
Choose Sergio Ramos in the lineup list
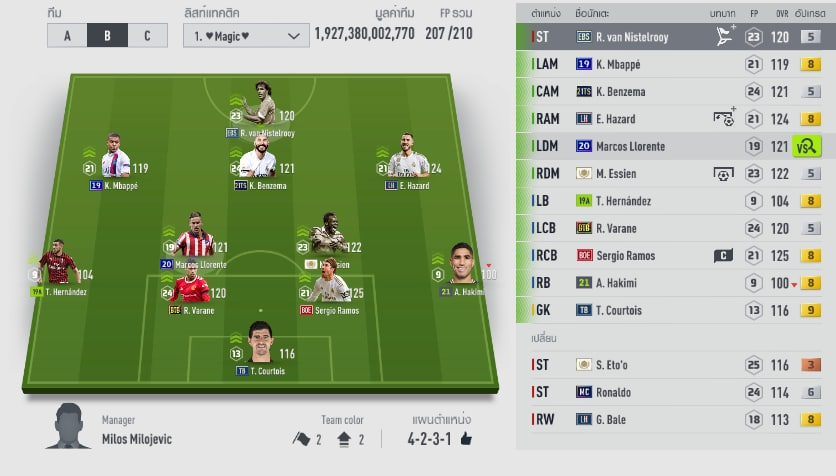click(x=640, y=256)
